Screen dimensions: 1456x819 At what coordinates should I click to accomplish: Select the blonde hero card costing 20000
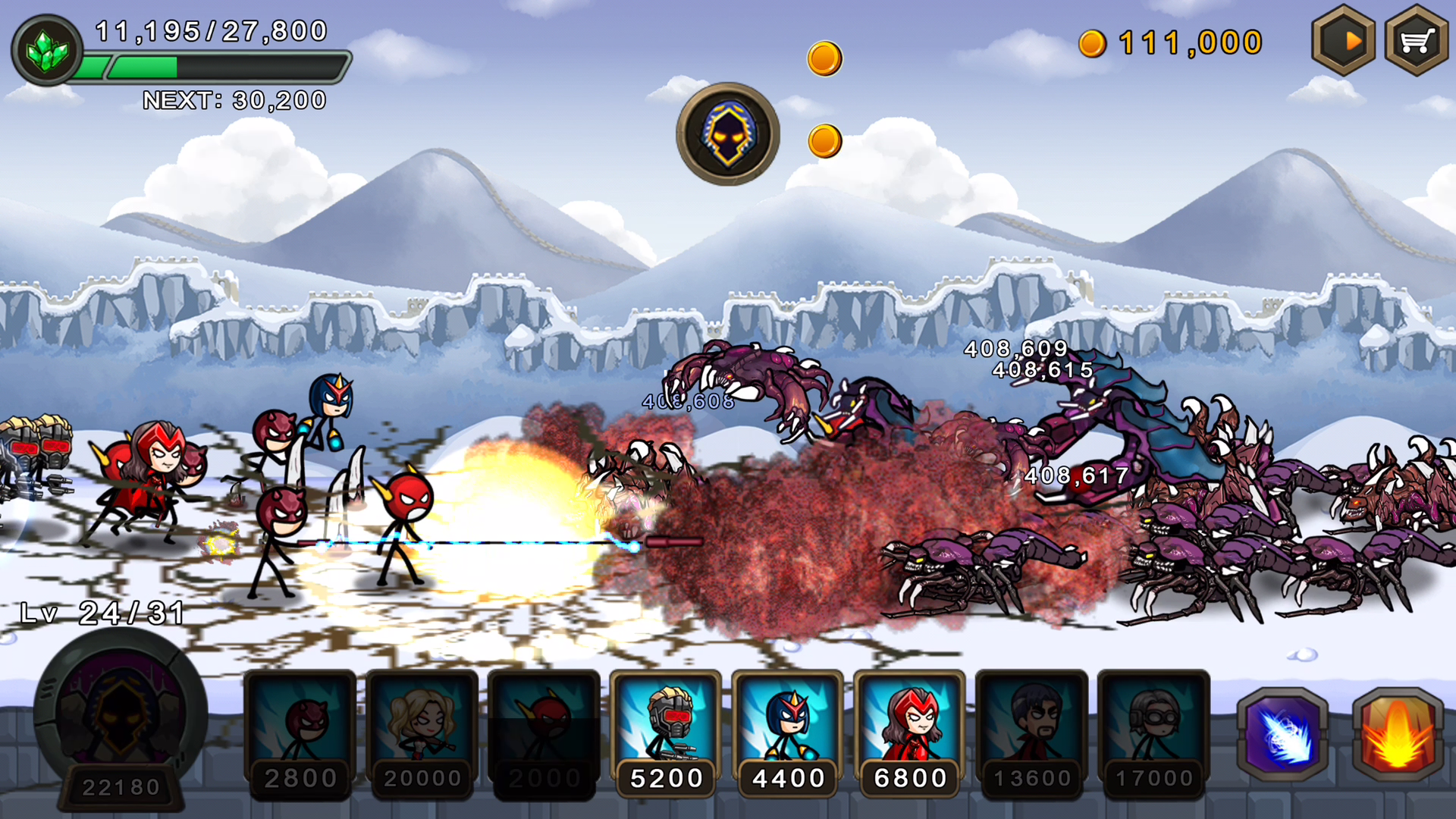[x=422, y=728]
